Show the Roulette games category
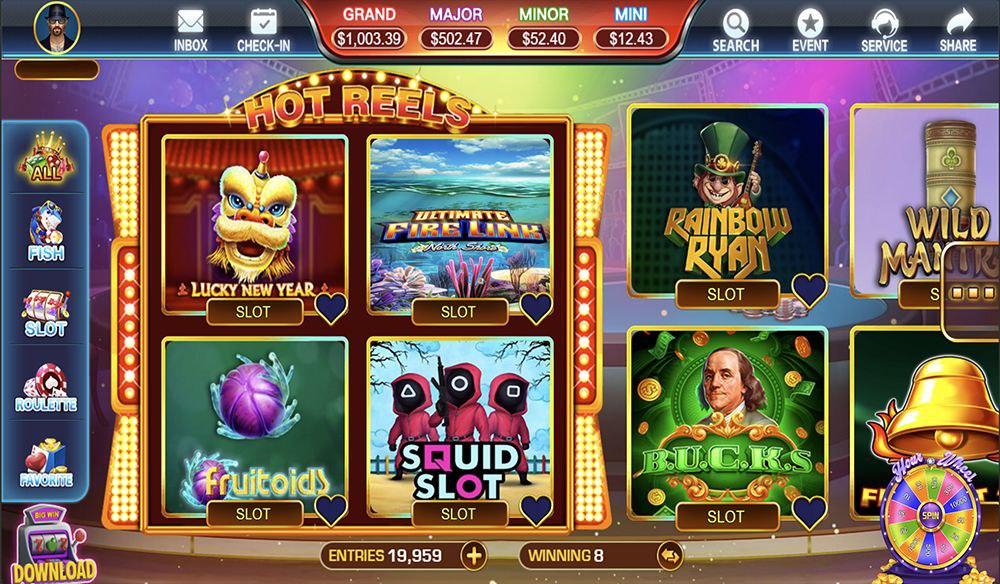Image resolution: width=1000 pixels, height=584 pixels. coord(45,388)
